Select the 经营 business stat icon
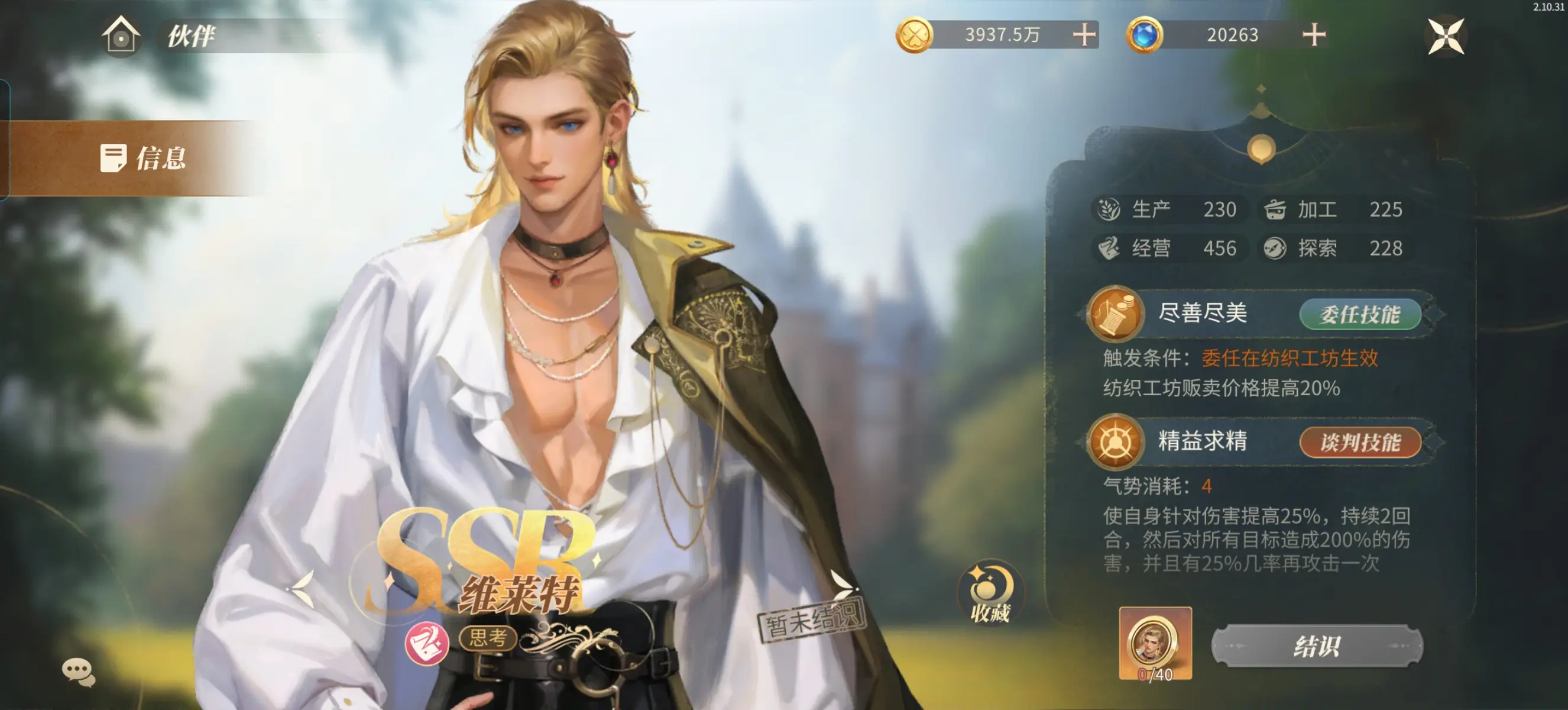Viewport: 1568px width, 710px height. click(x=1110, y=248)
